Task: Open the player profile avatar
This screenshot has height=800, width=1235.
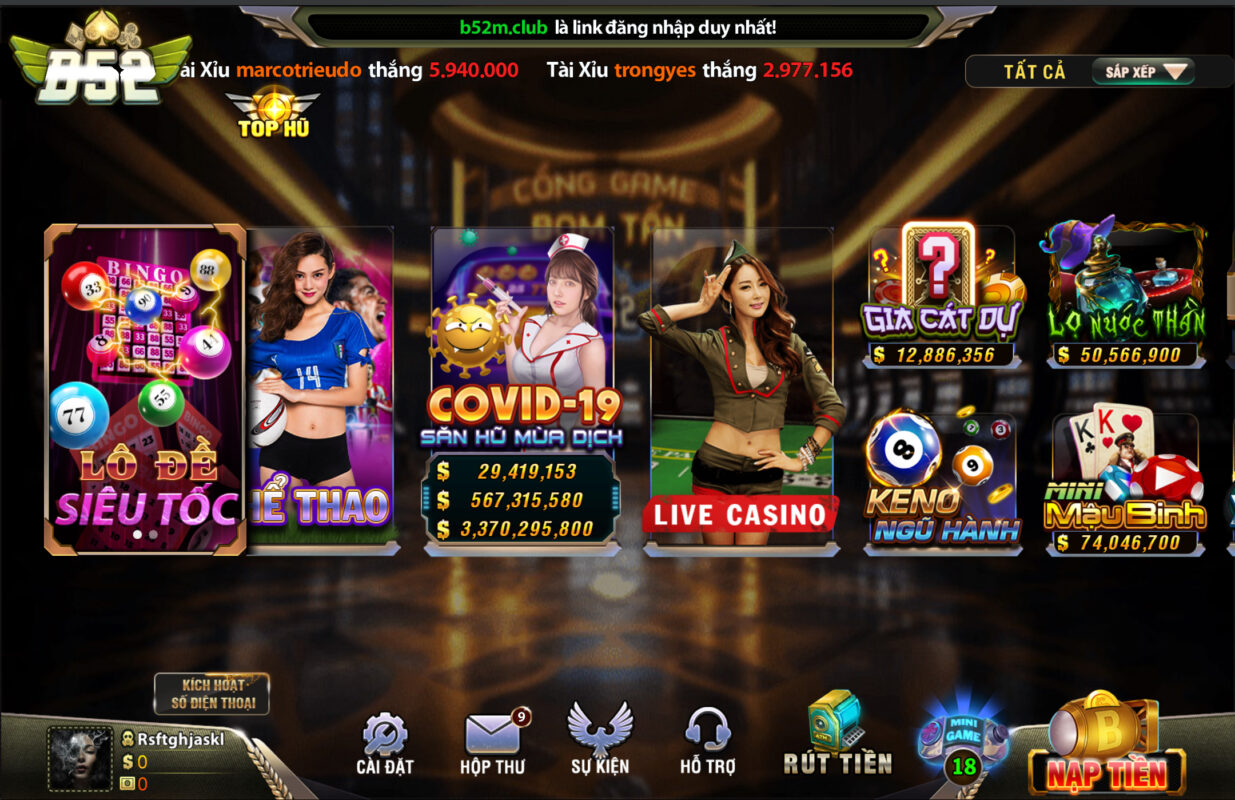Action: tap(80, 758)
